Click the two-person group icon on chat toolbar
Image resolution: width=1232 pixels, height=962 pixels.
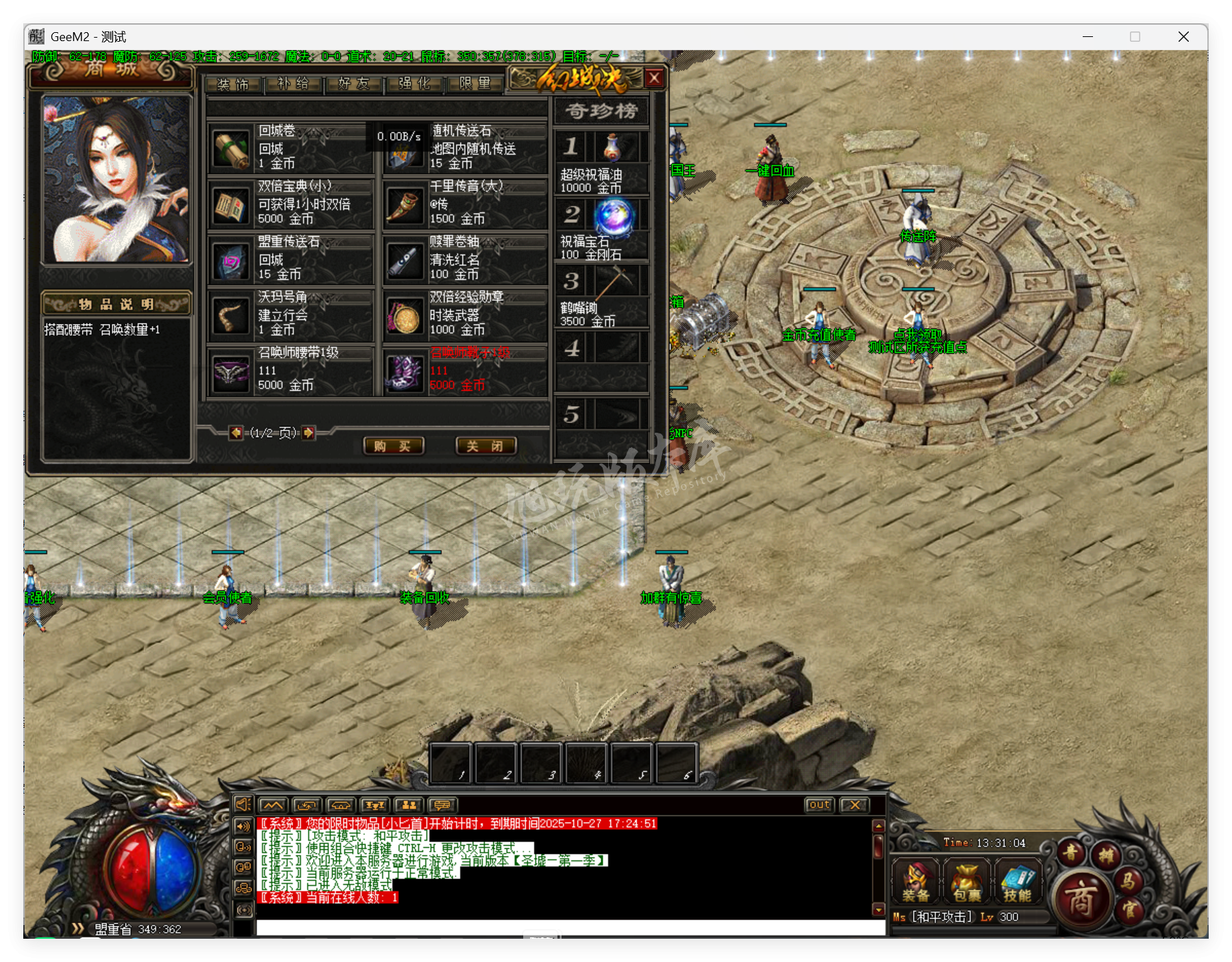coord(410,806)
